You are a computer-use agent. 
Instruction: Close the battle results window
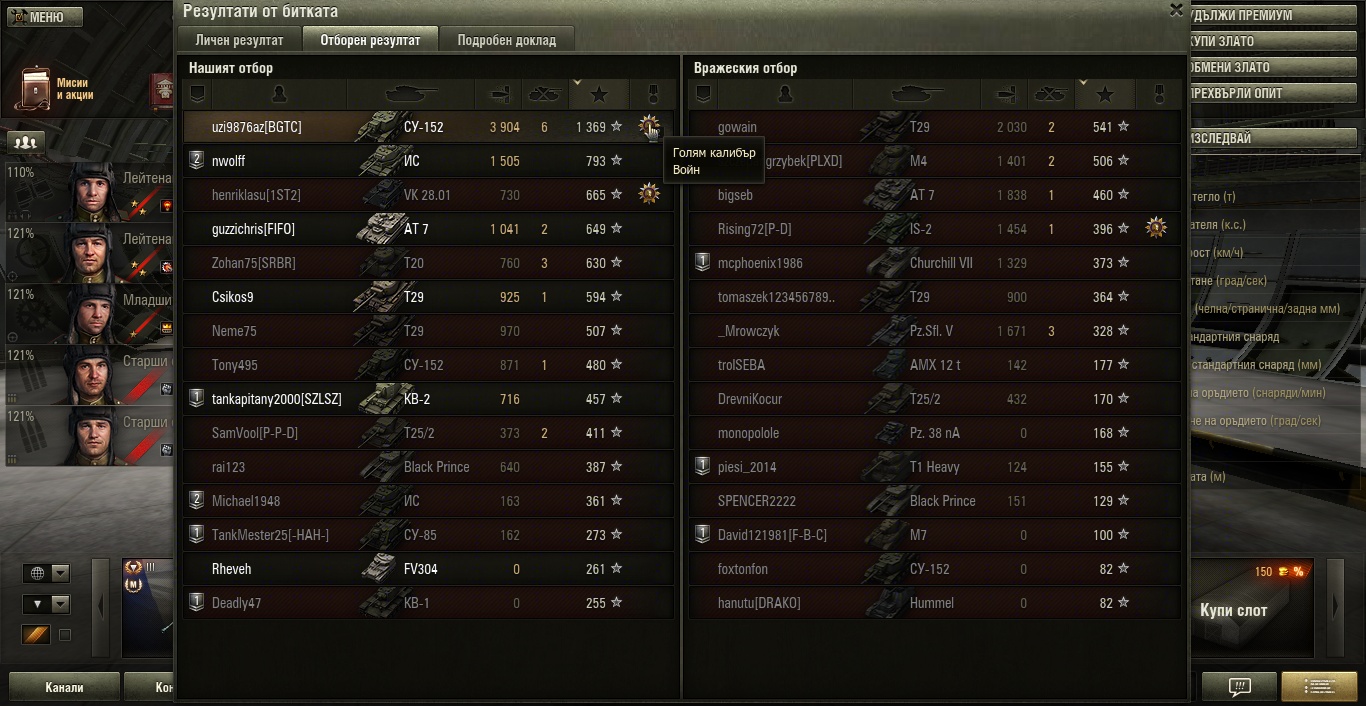[x=1176, y=10]
